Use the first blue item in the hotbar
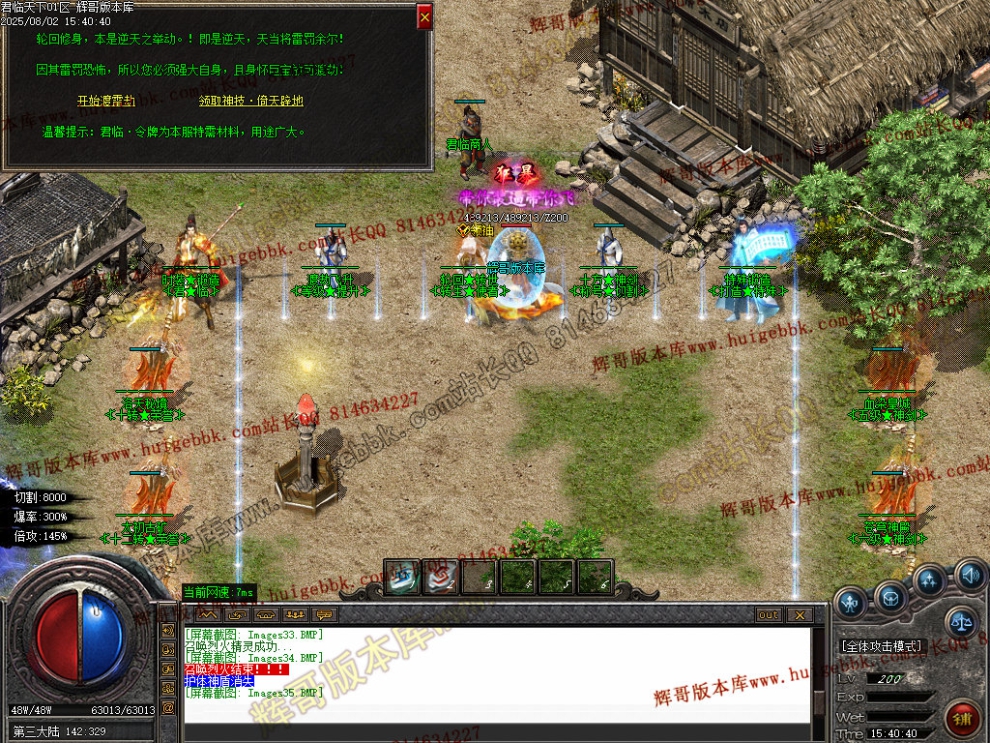Screen dimensions: 990x743 402,577
